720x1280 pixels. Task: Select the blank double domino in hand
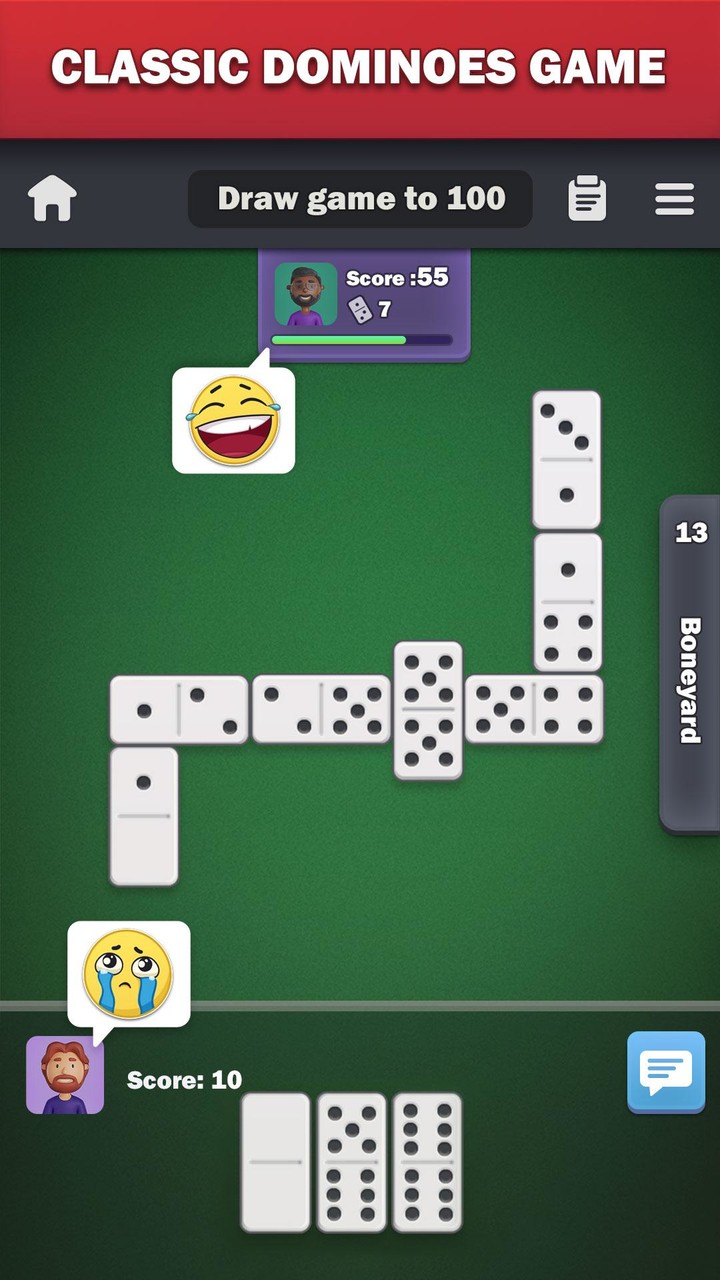point(276,1162)
